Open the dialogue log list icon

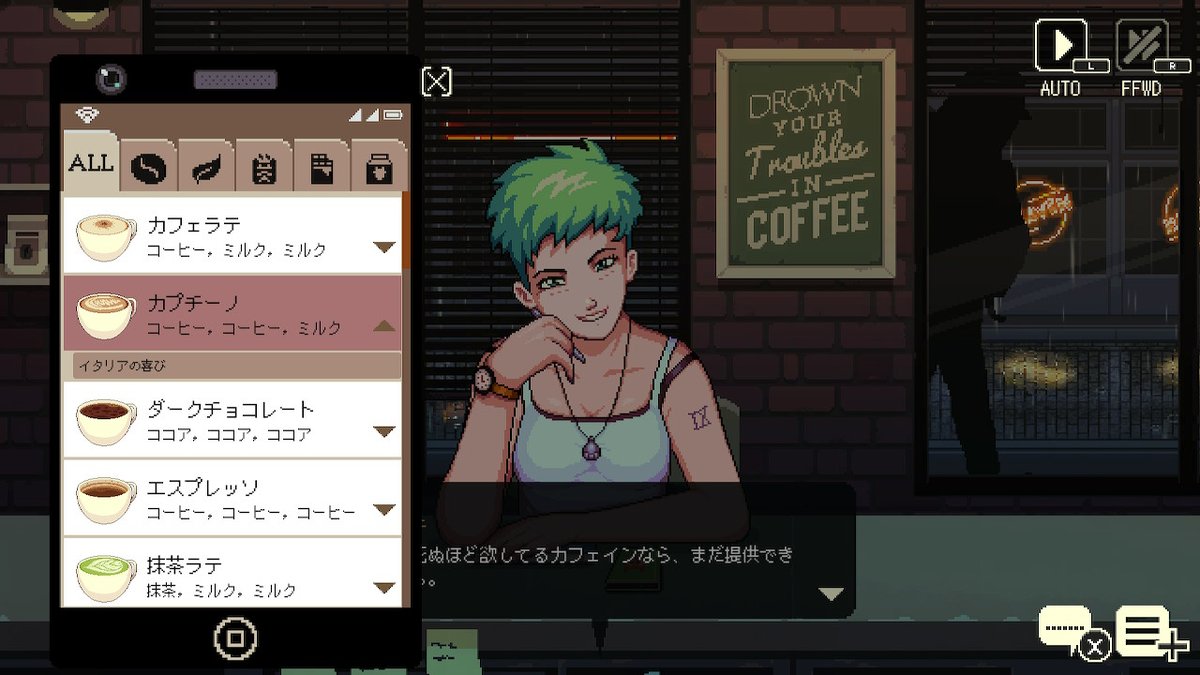point(1146,632)
